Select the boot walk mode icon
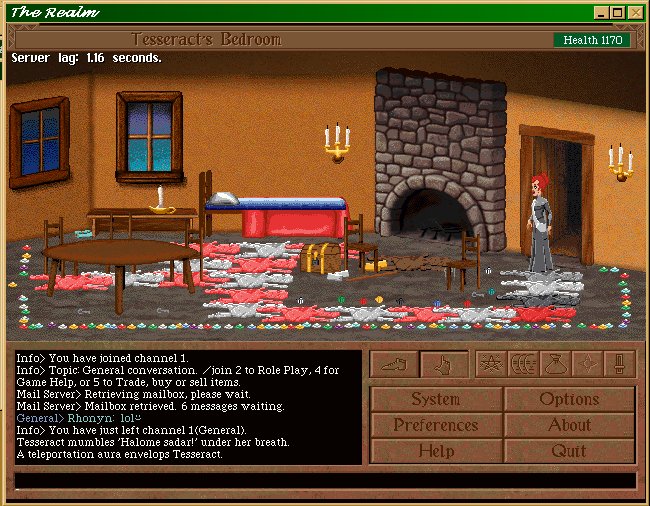Screen dimensions: 650x506 (394, 365)
